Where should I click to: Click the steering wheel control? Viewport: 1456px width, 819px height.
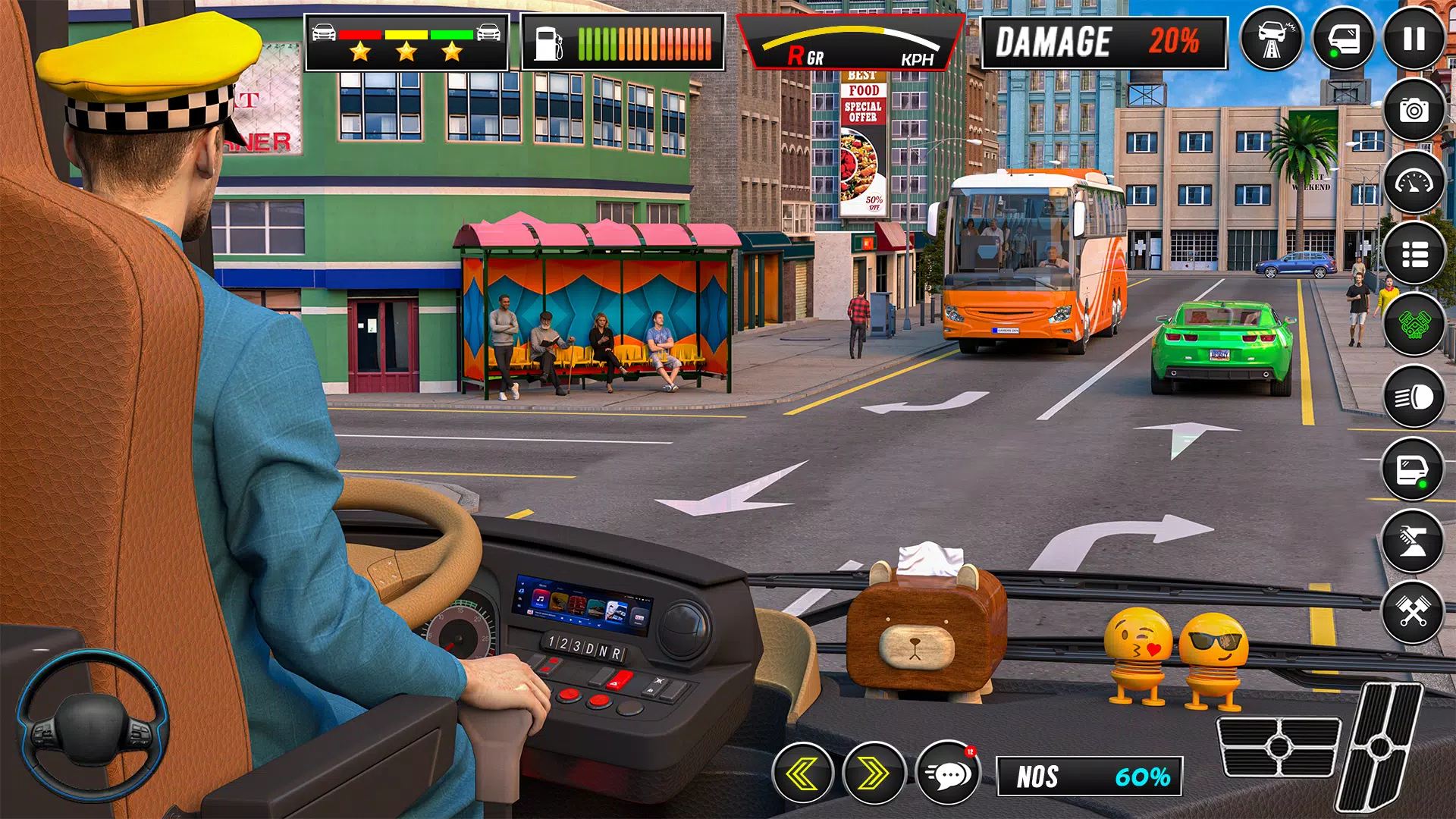coord(92,726)
